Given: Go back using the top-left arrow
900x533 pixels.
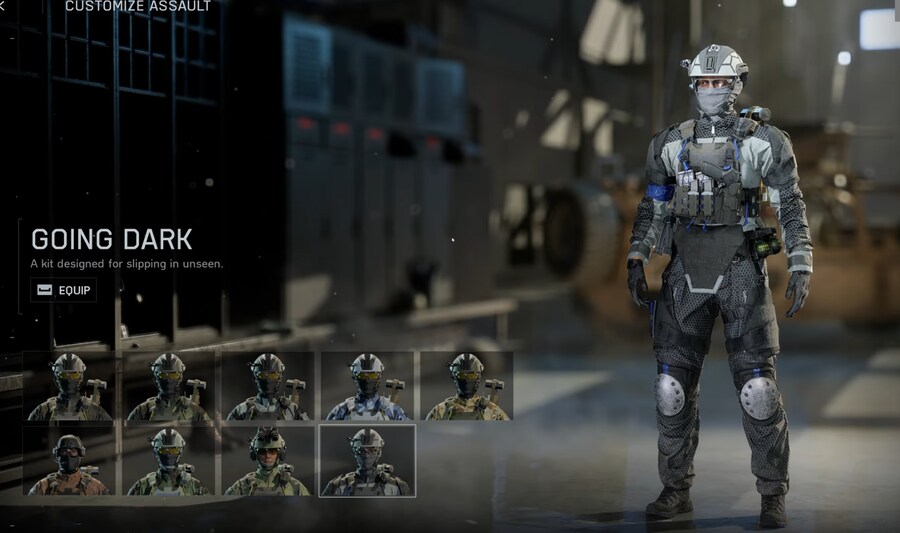Looking at the screenshot, I should (3, 6).
